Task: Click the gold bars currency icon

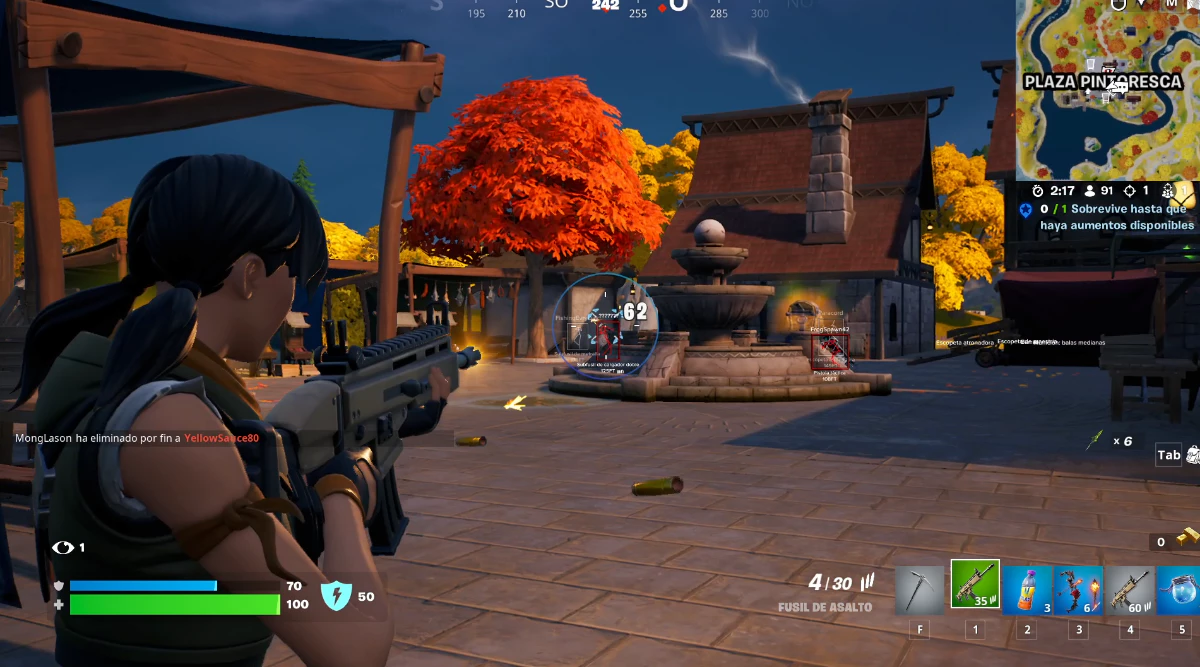Action: 1186,538
